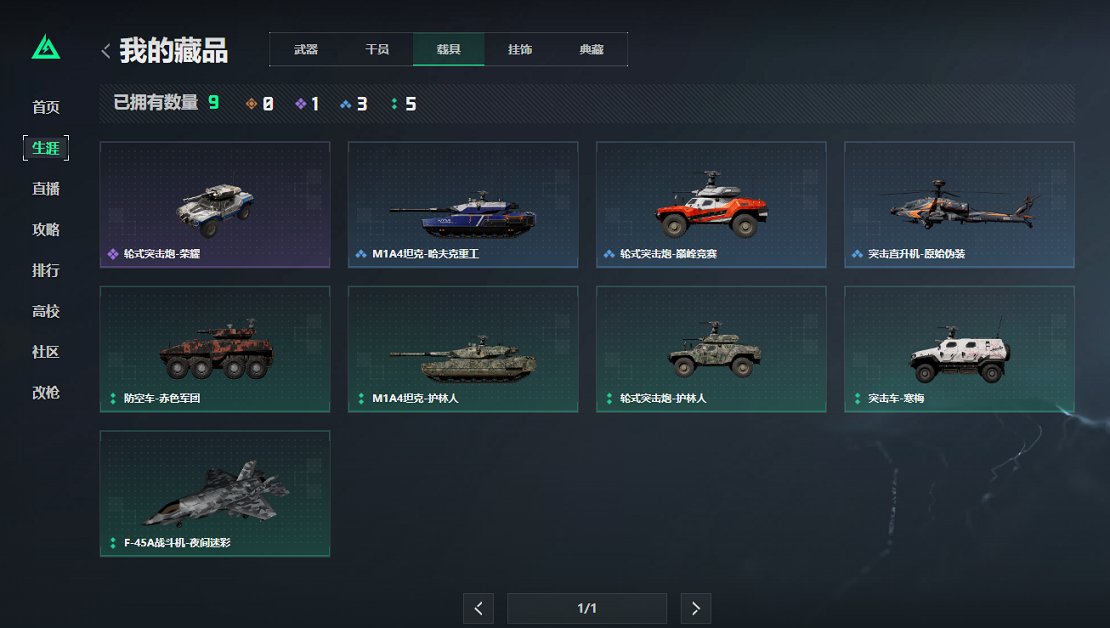1110x628 pixels.
Task: Open the F-45A战斗机-夜间迷彩 jet card
Action: point(215,493)
